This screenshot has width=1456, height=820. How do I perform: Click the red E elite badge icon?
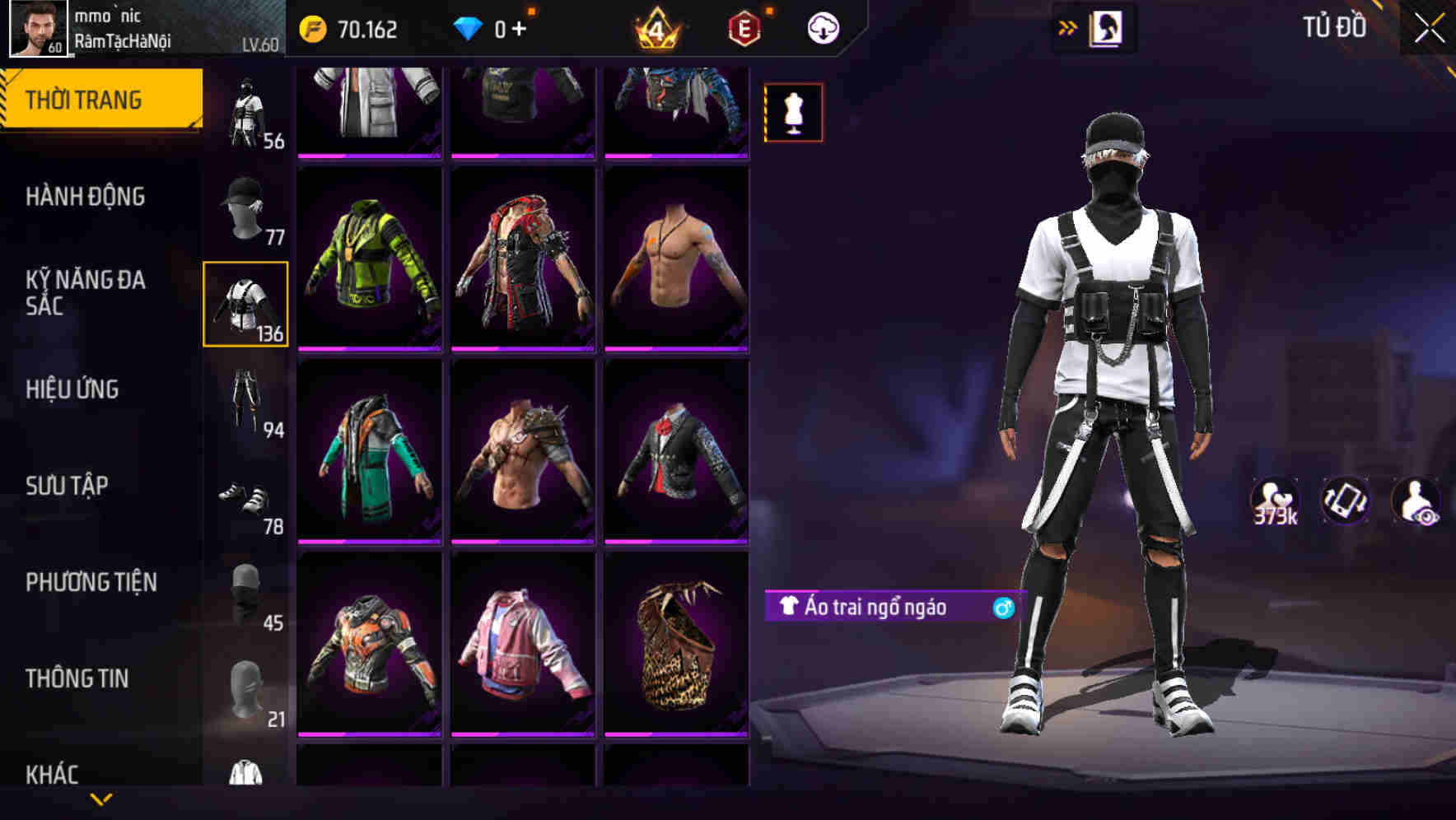pyautogui.click(x=743, y=27)
